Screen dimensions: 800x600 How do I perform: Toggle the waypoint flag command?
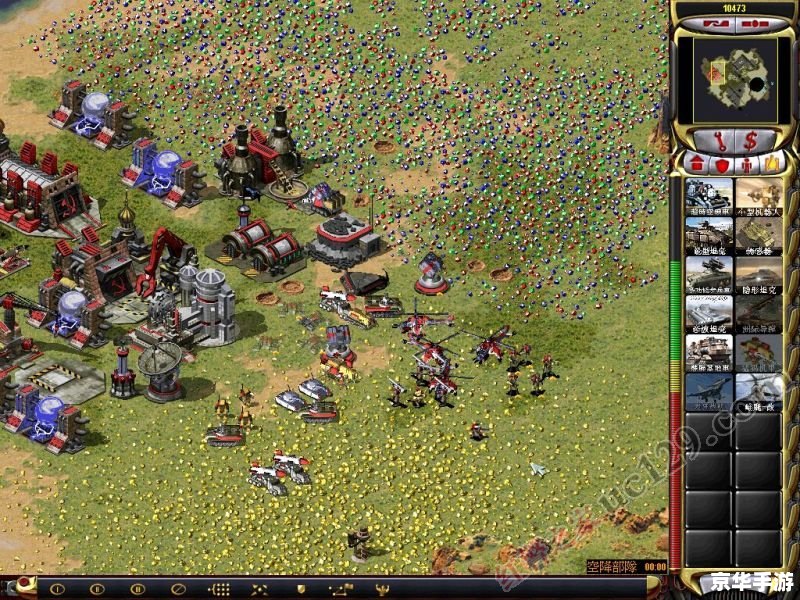click(341, 589)
